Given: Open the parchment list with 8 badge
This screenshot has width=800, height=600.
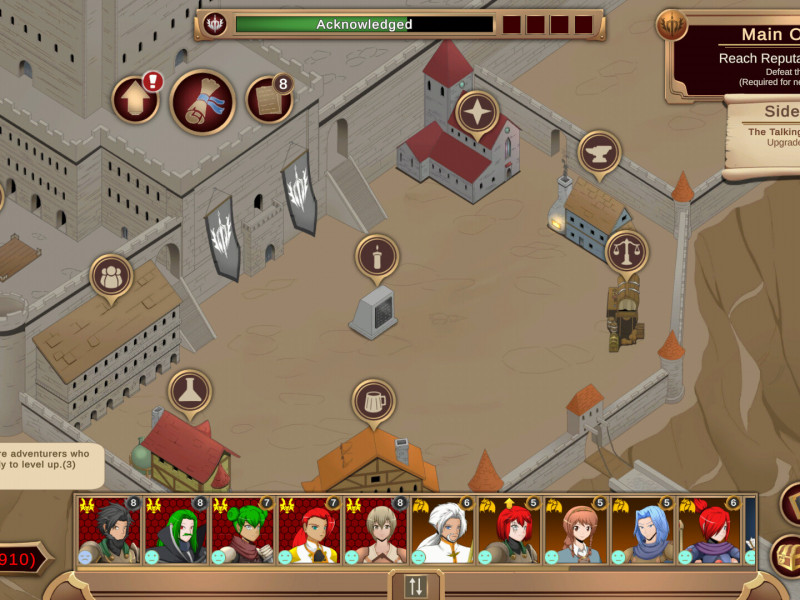Looking at the screenshot, I should click(268, 99).
